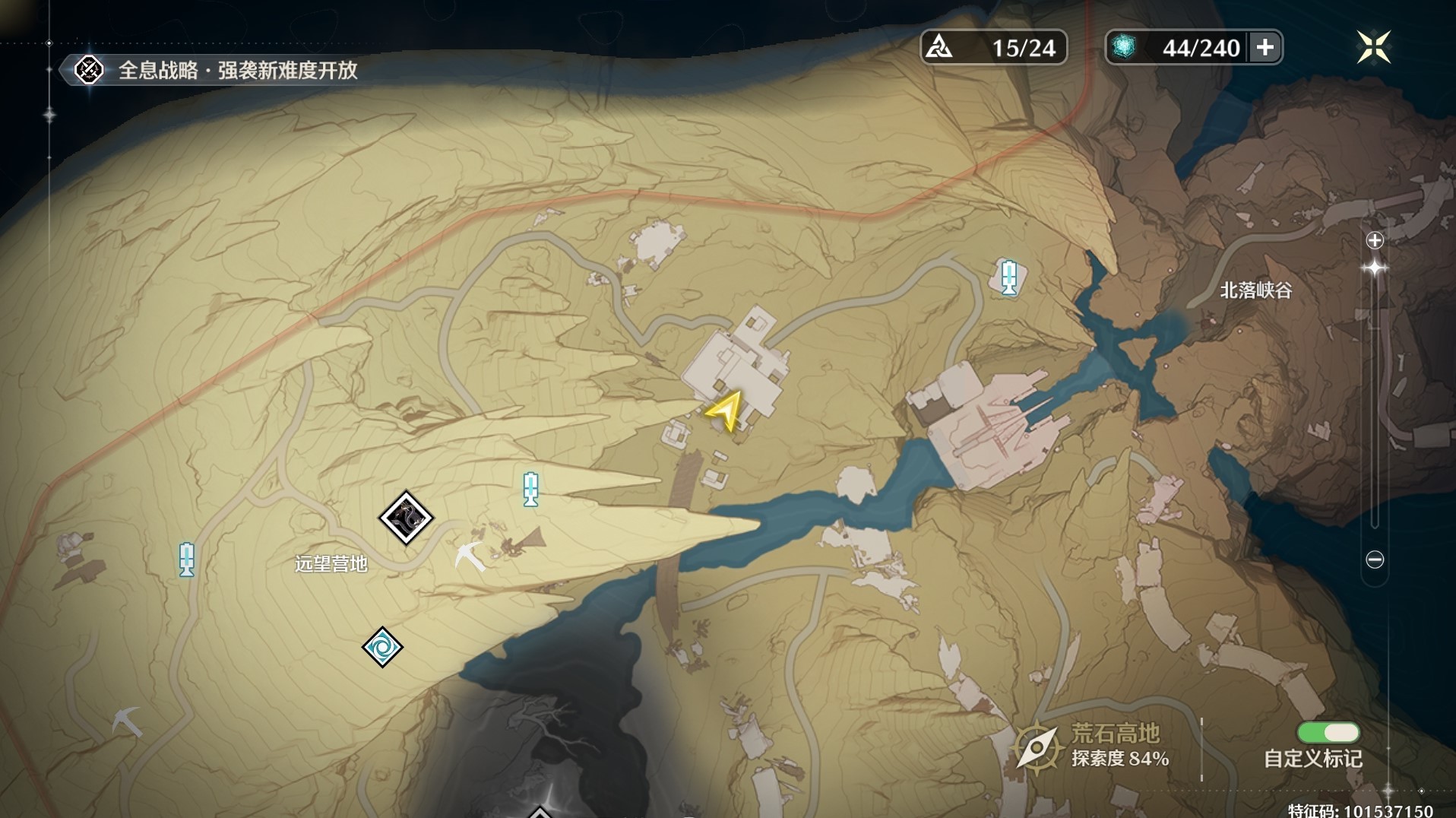Select the teal swirl diamond marker
This screenshot has height=818, width=1456.
click(x=381, y=647)
